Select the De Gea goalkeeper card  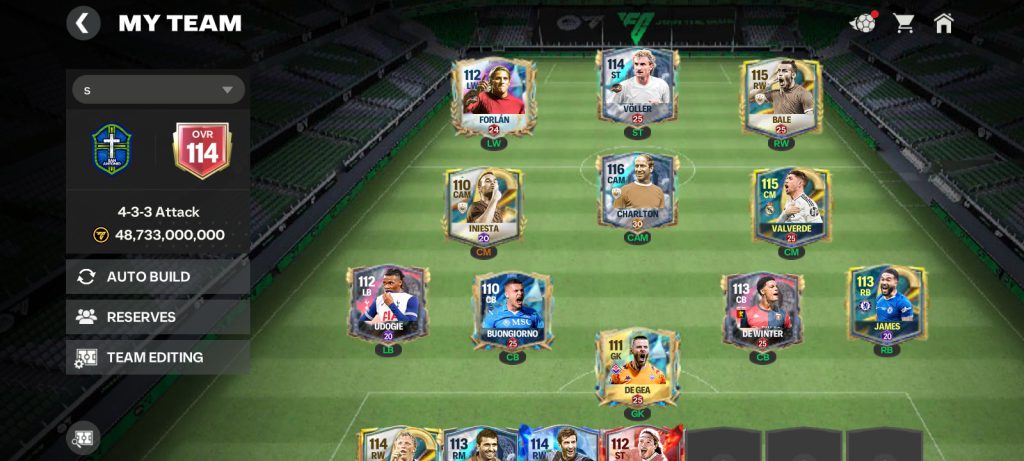tap(637, 370)
